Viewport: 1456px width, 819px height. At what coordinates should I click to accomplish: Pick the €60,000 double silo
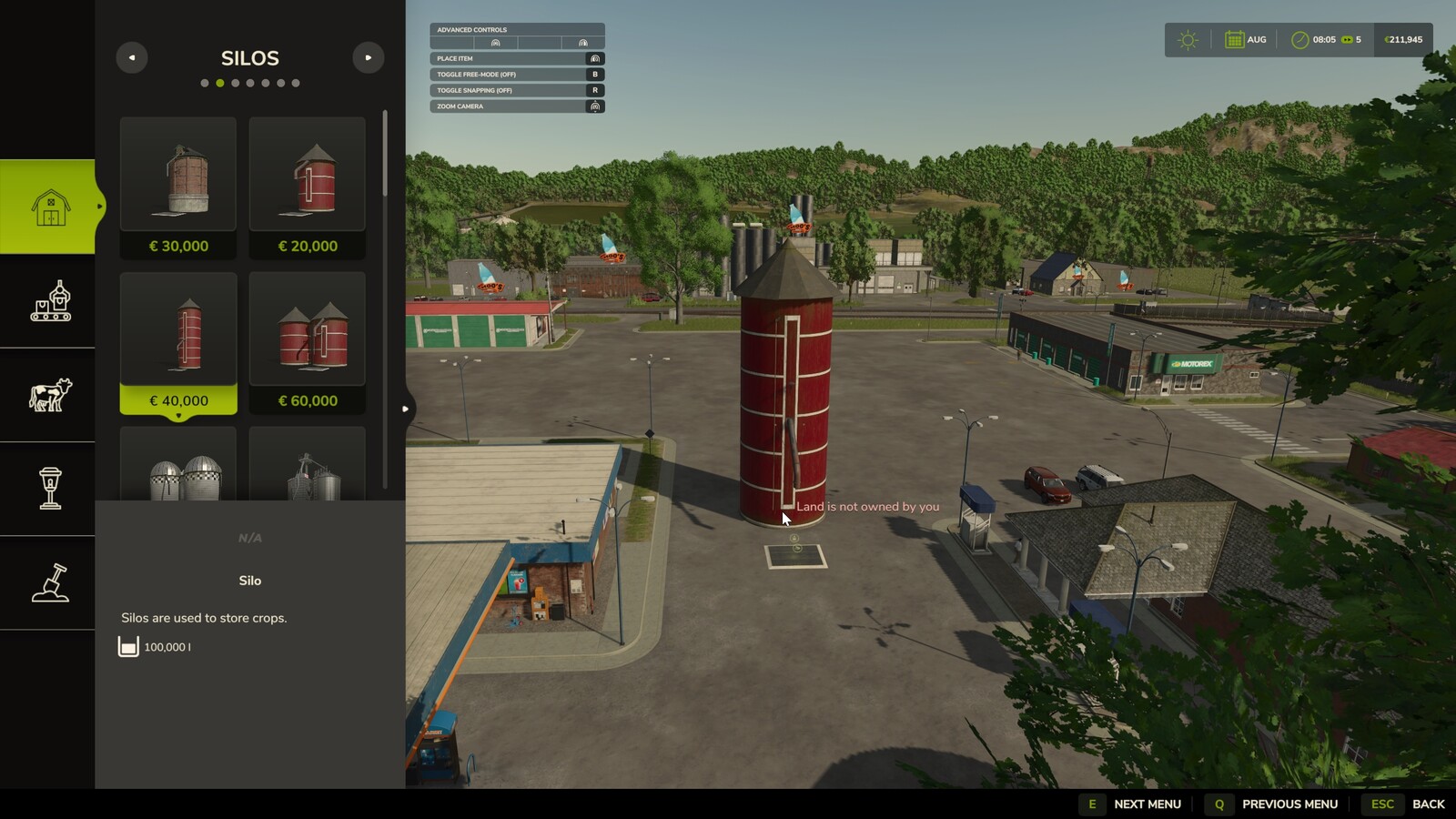tap(308, 342)
